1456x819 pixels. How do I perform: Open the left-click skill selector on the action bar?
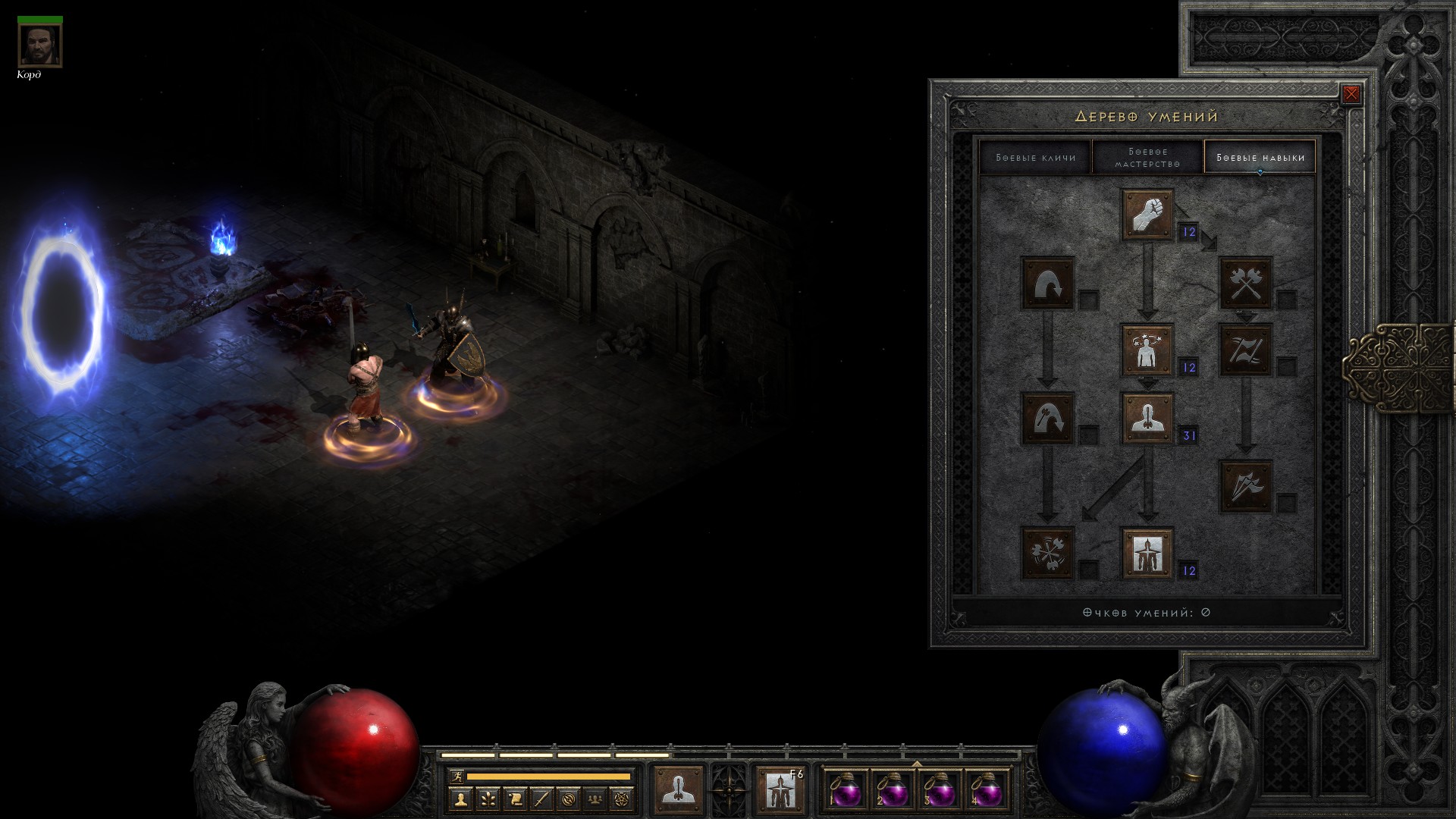pyautogui.click(x=677, y=789)
